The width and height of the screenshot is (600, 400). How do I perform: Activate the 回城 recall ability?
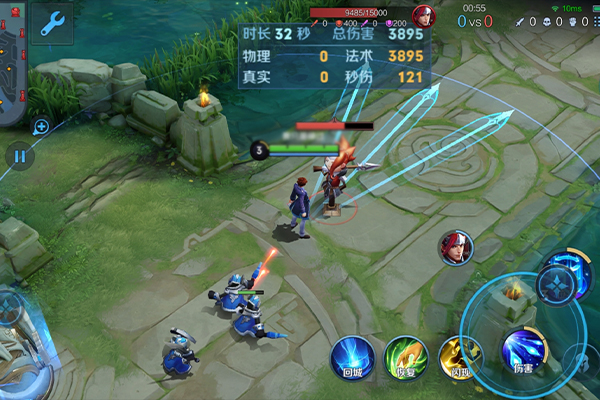pos(352,357)
